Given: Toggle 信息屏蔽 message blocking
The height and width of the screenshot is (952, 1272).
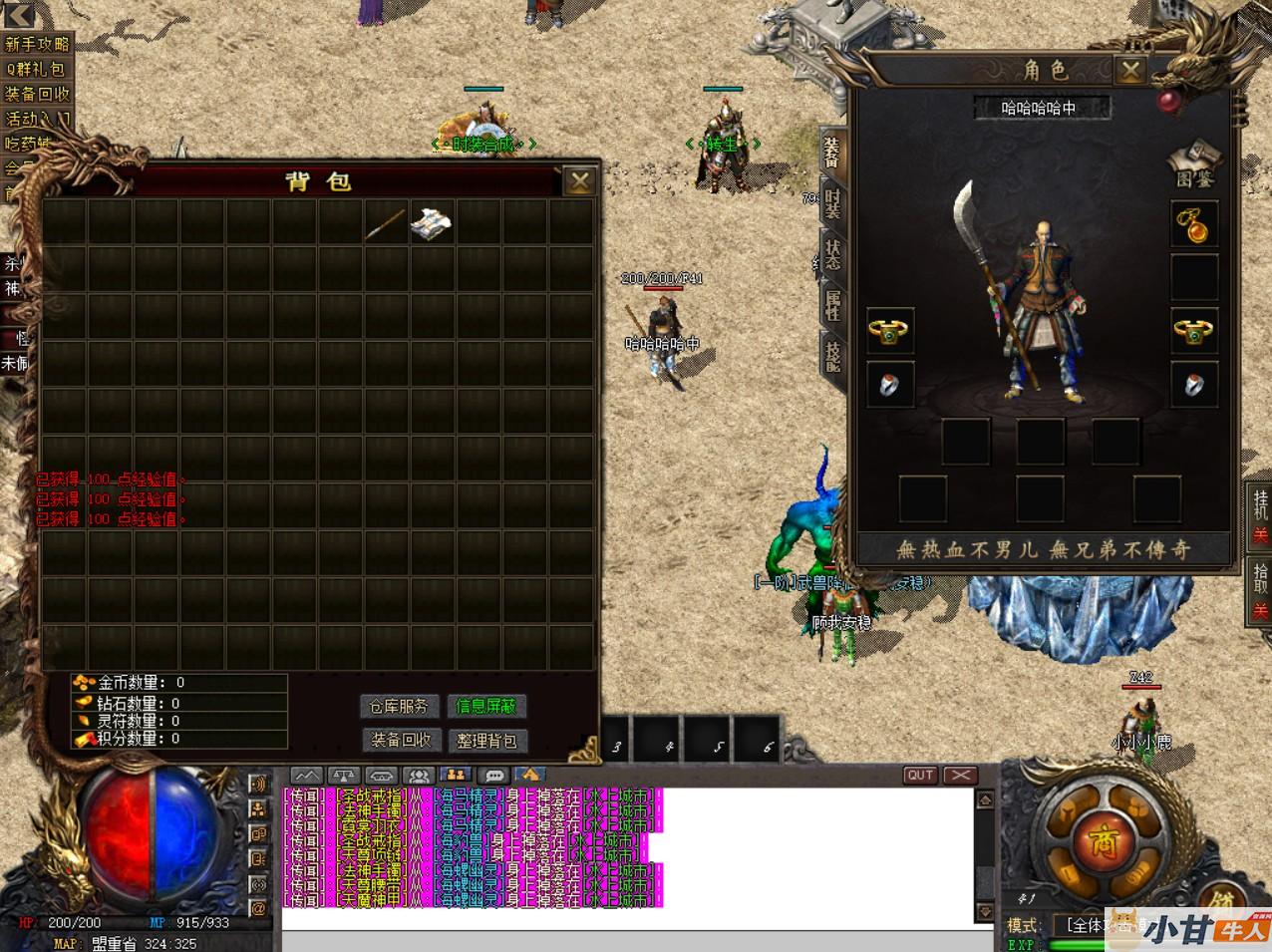Looking at the screenshot, I should [x=485, y=706].
